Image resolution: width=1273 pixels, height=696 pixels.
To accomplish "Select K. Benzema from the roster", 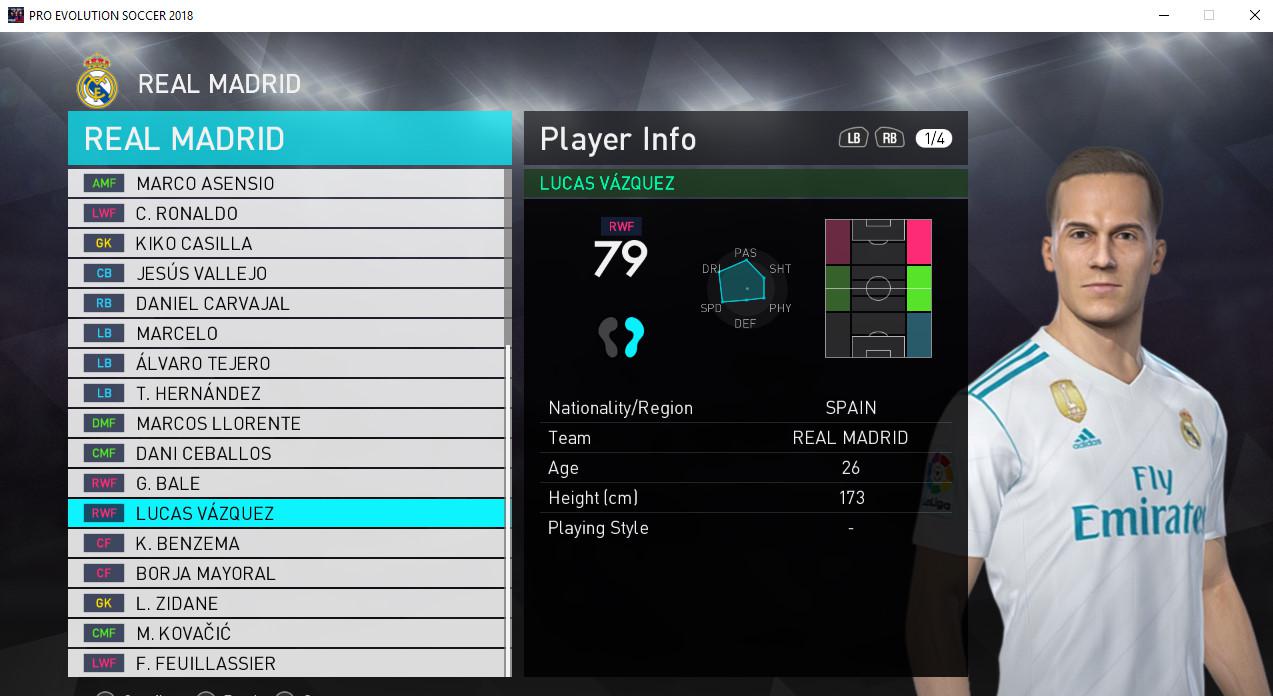I will 286,543.
